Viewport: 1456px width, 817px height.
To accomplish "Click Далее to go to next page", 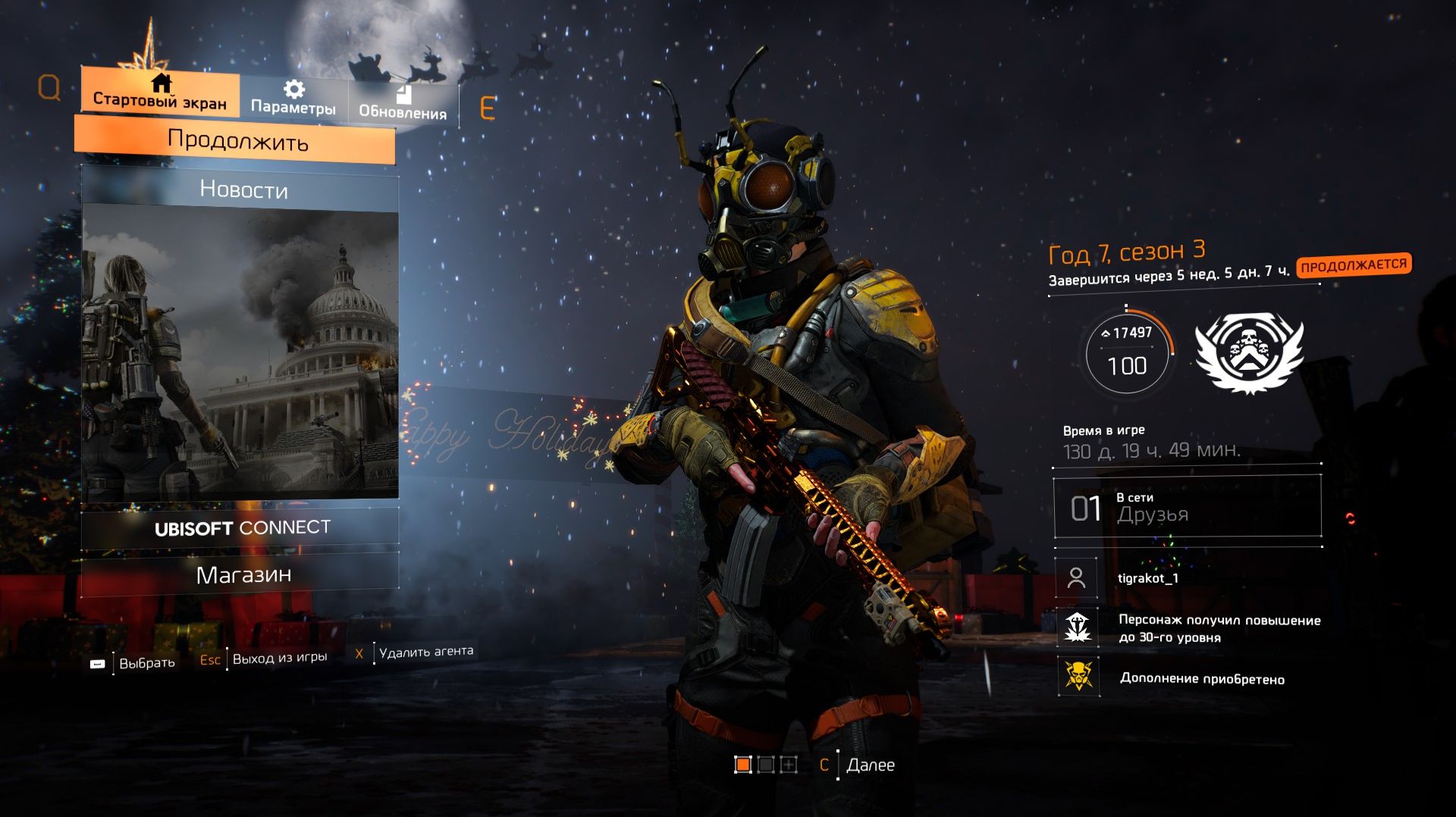I will [858, 765].
